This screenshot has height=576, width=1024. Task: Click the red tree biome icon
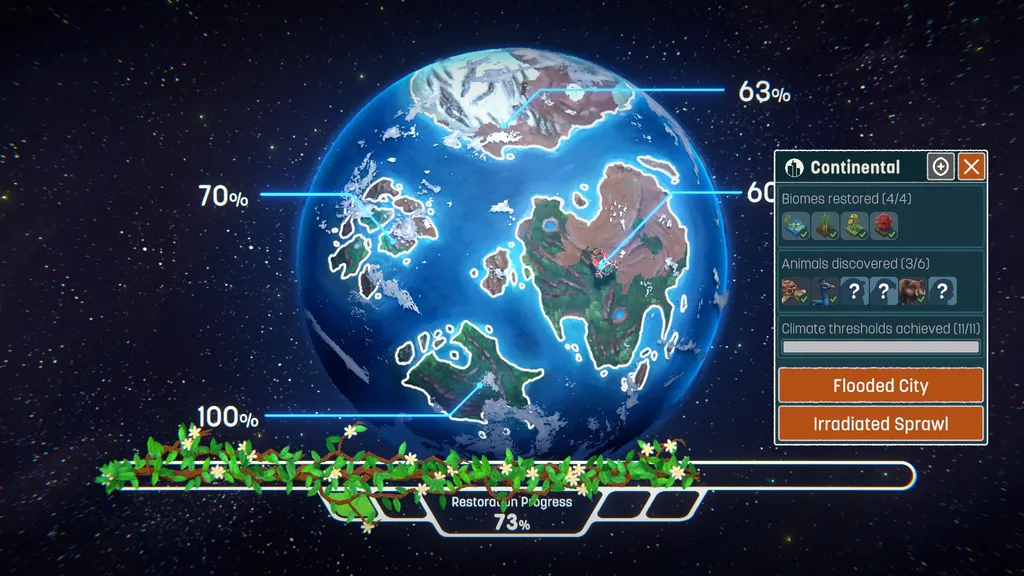883,226
